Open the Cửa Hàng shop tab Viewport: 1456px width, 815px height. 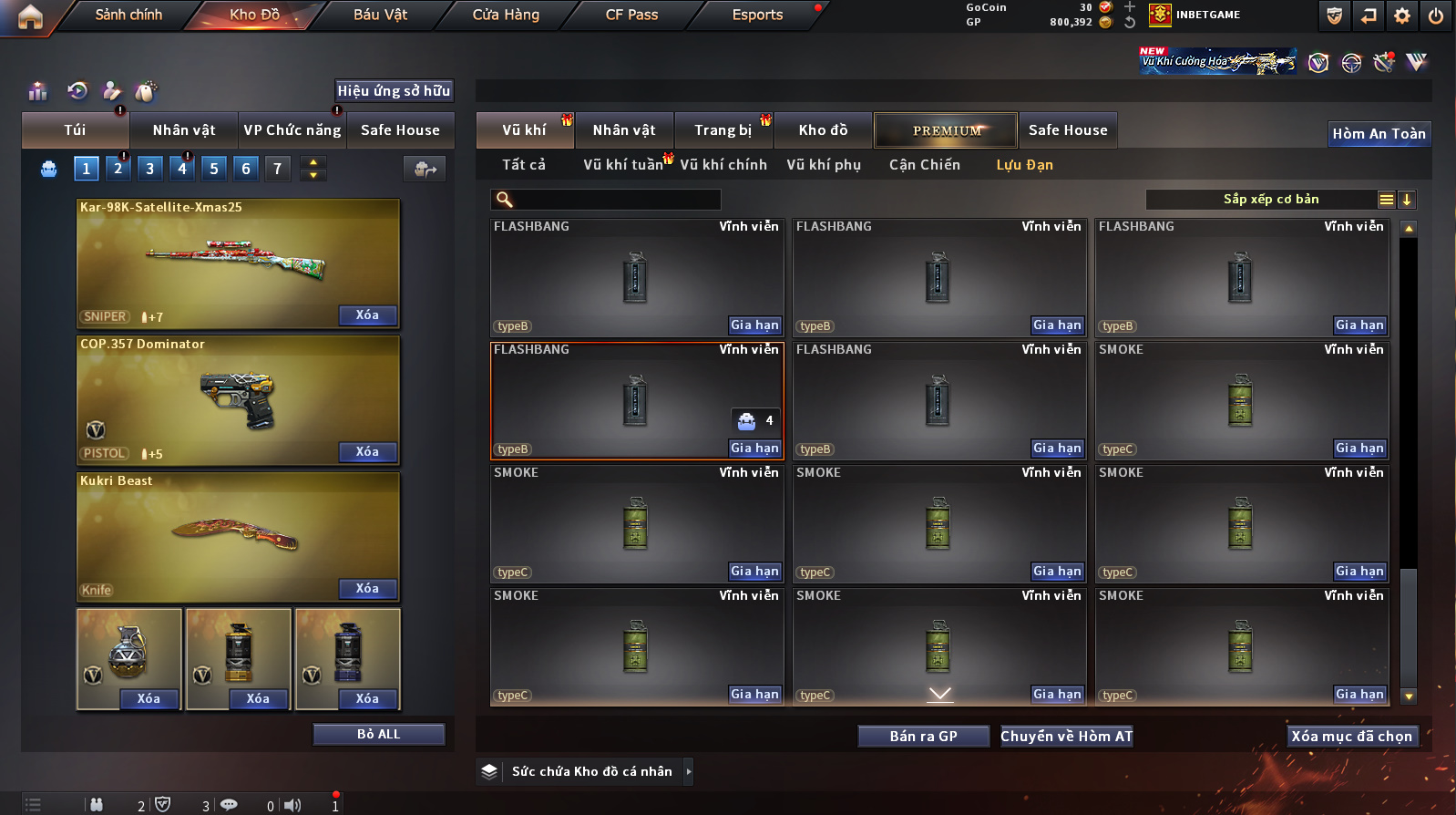click(506, 15)
